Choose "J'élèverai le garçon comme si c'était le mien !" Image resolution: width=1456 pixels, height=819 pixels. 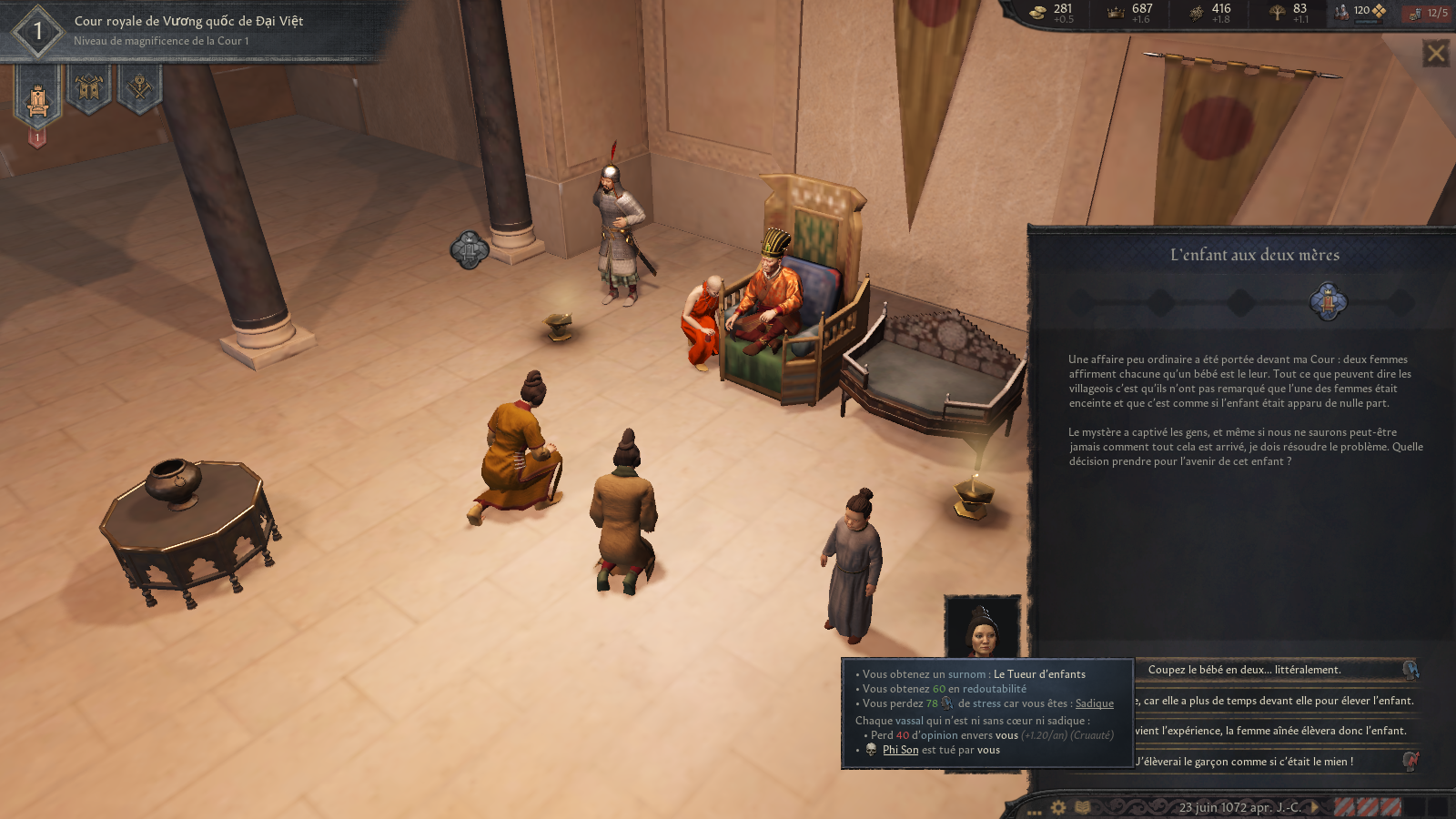[x=1274, y=762]
